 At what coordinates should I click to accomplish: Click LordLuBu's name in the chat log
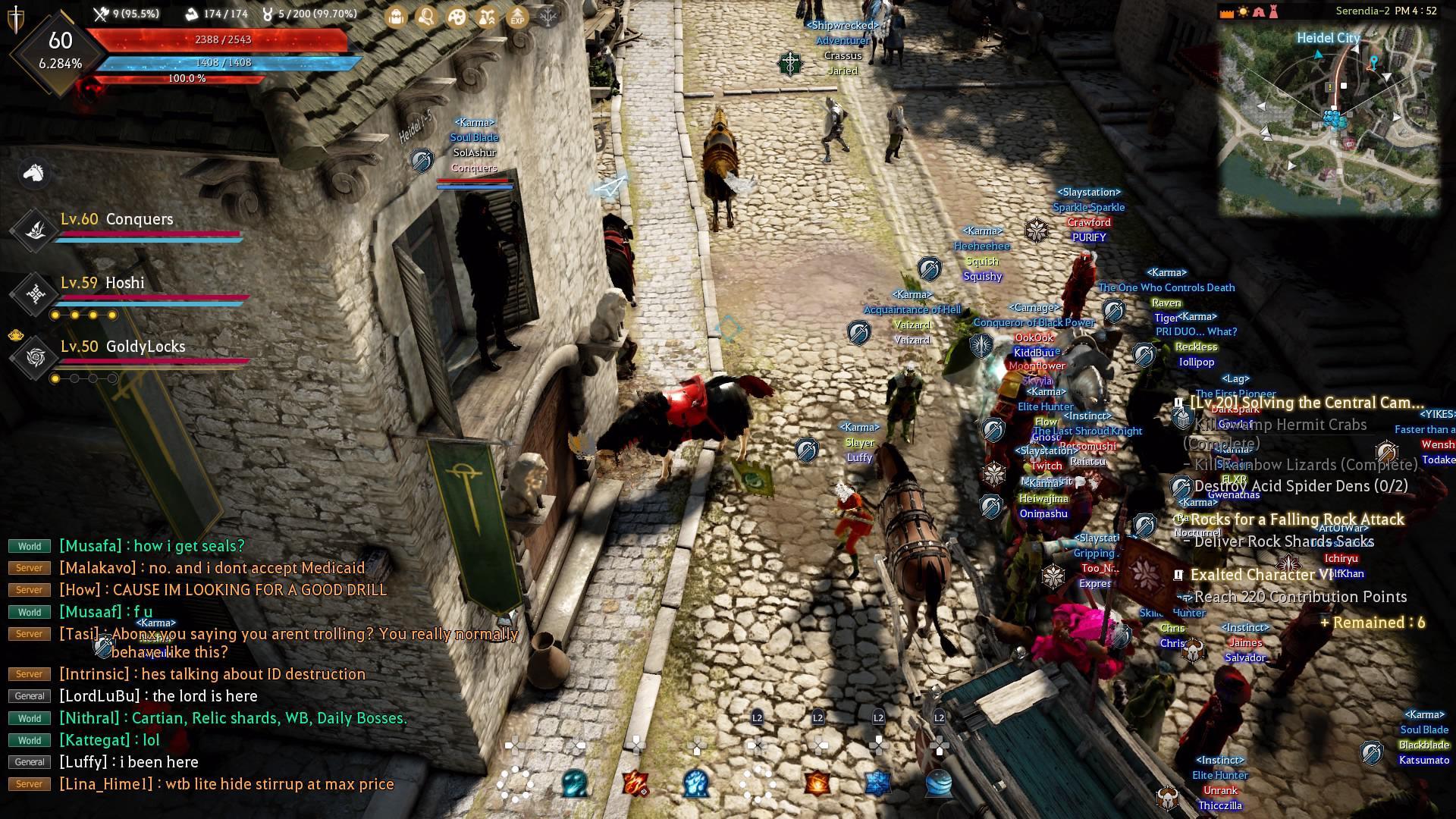click(98, 695)
